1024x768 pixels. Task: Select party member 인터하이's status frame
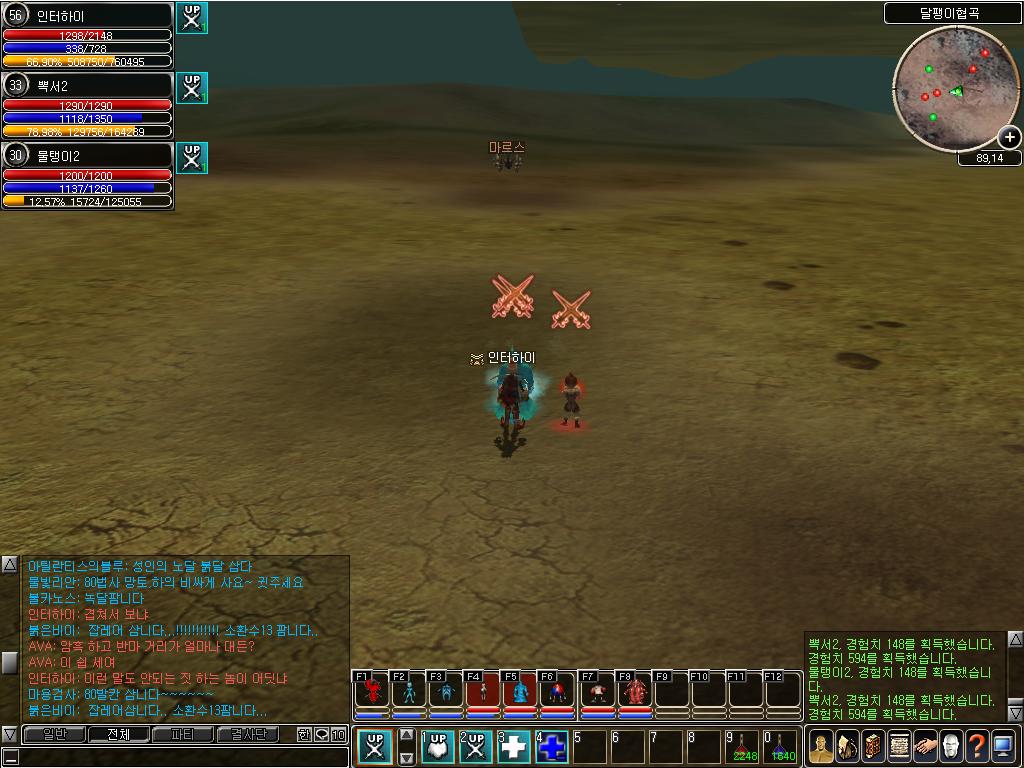(88, 35)
